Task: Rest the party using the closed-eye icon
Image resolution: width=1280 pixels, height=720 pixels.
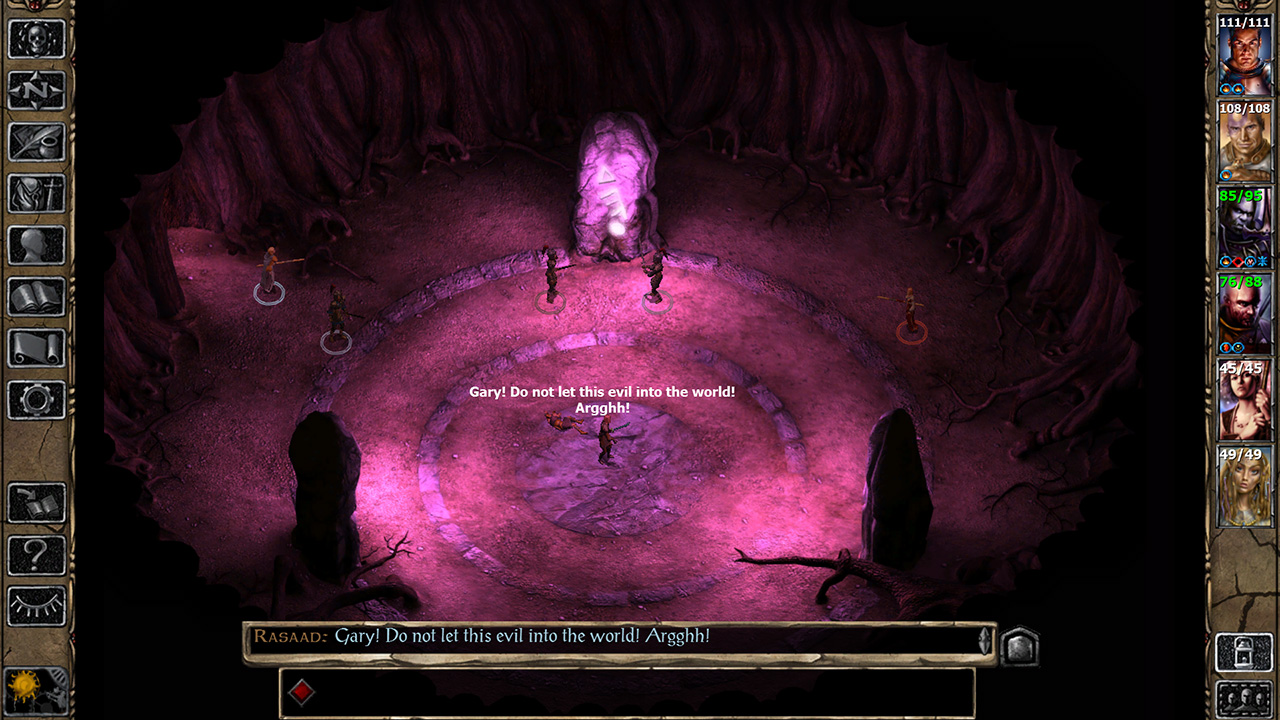Action: pos(37,604)
